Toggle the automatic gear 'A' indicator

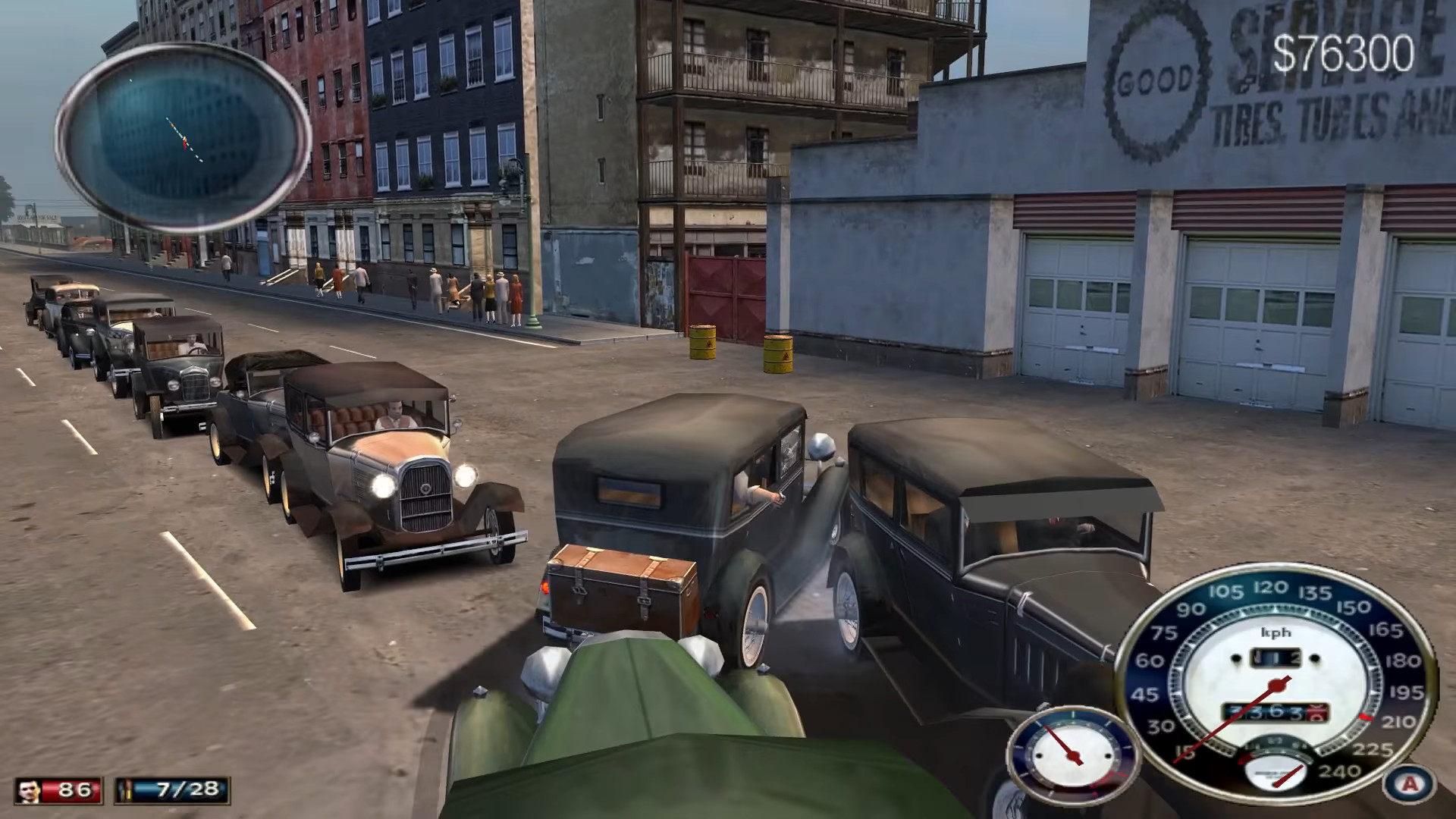point(1409,783)
